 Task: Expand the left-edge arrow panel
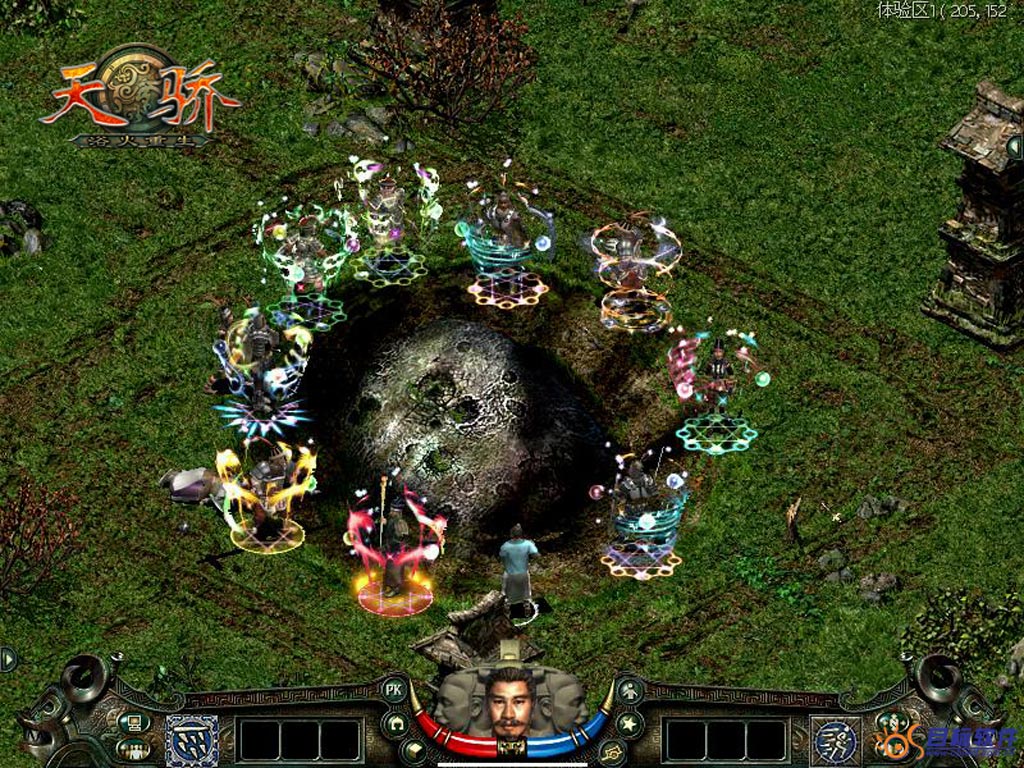coord(8,659)
